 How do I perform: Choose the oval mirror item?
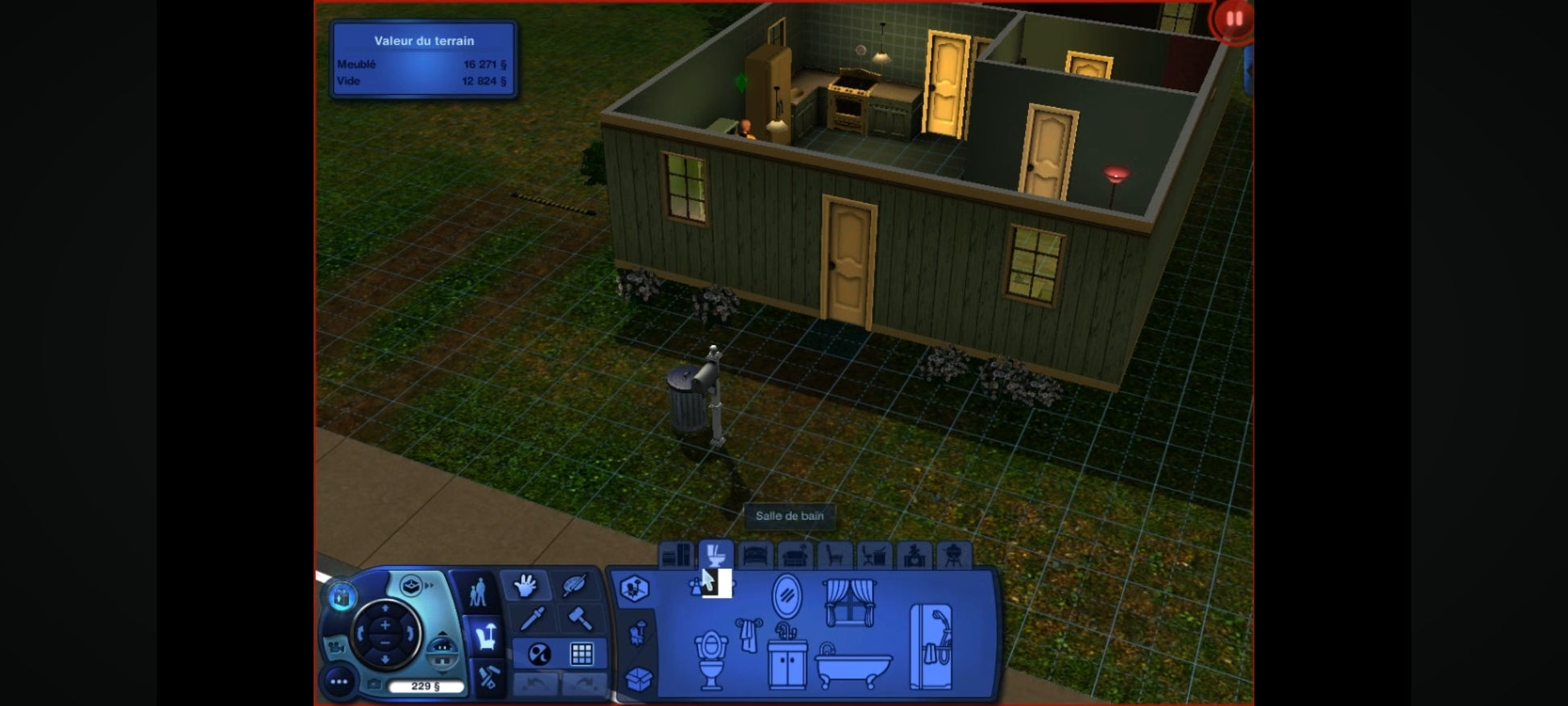tap(786, 596)
